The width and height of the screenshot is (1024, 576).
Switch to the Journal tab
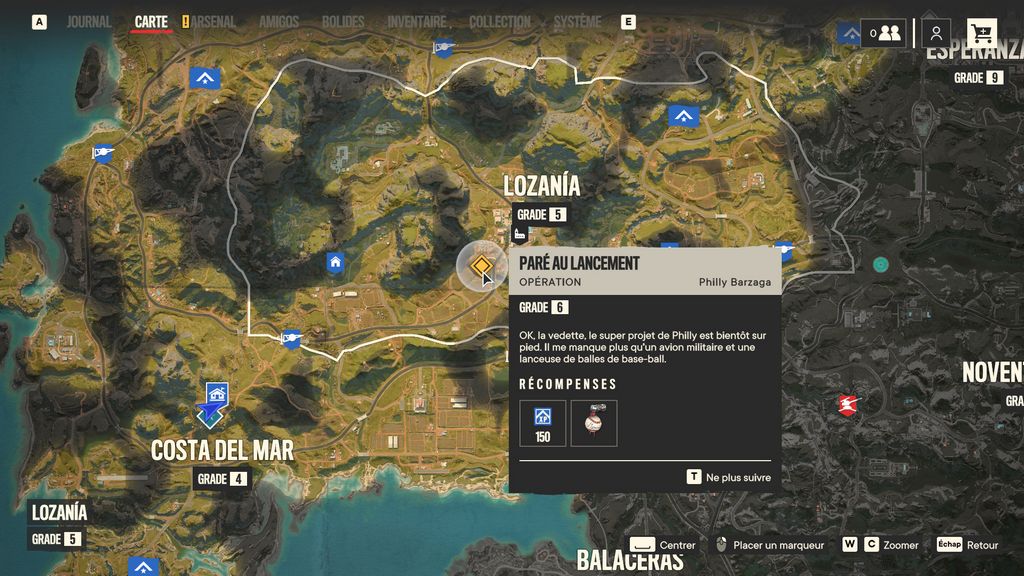[89, 22]
